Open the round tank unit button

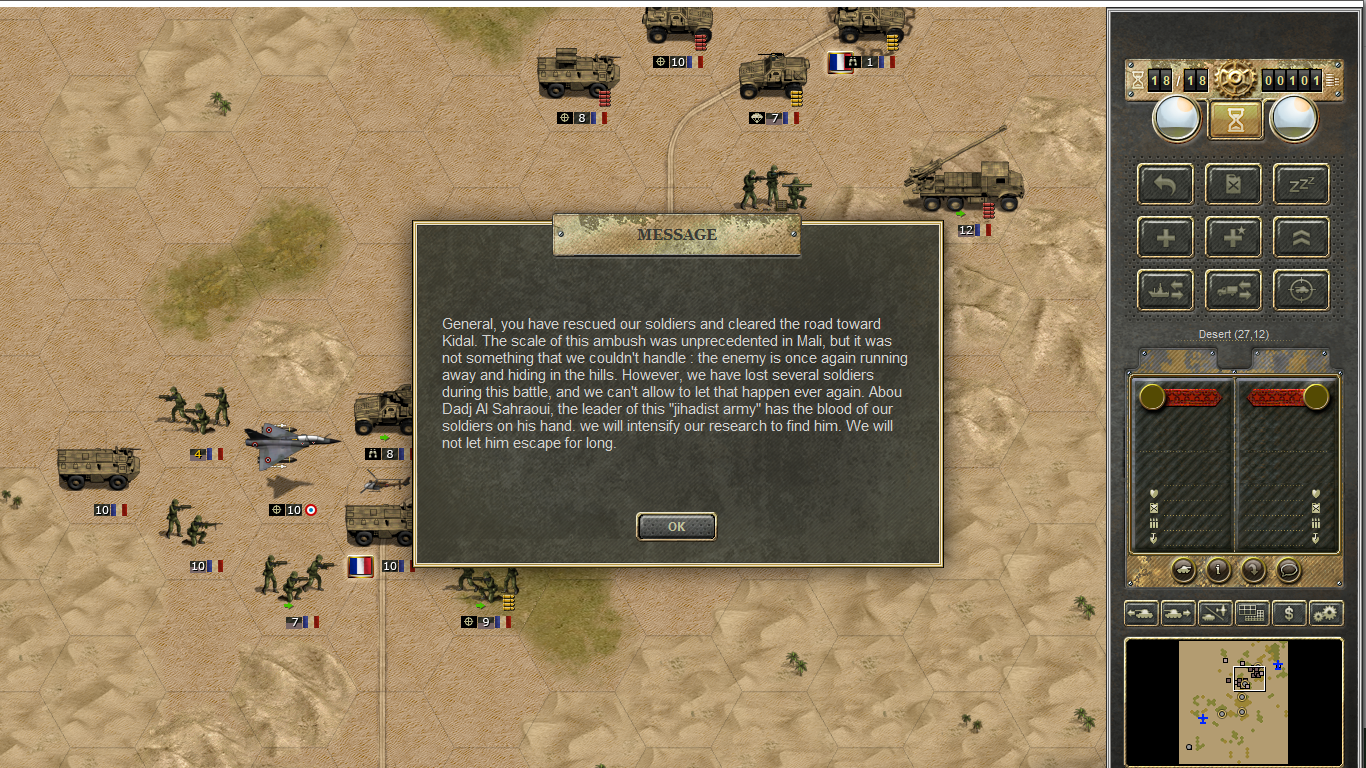(1183, 570)
